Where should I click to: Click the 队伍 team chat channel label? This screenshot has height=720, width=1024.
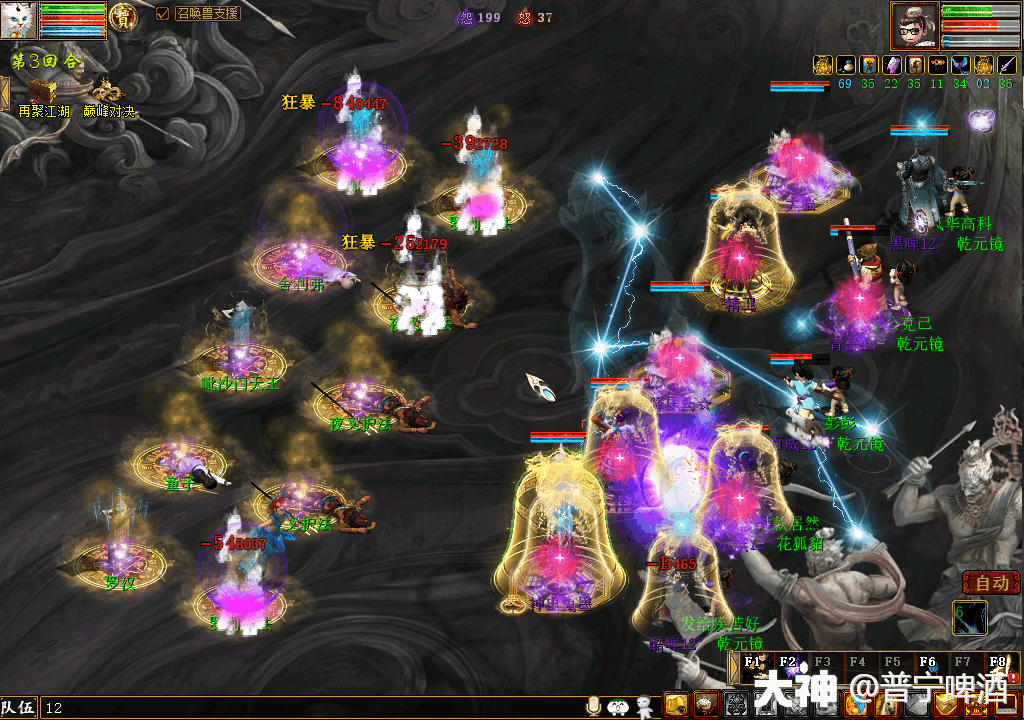pos(19,708)
